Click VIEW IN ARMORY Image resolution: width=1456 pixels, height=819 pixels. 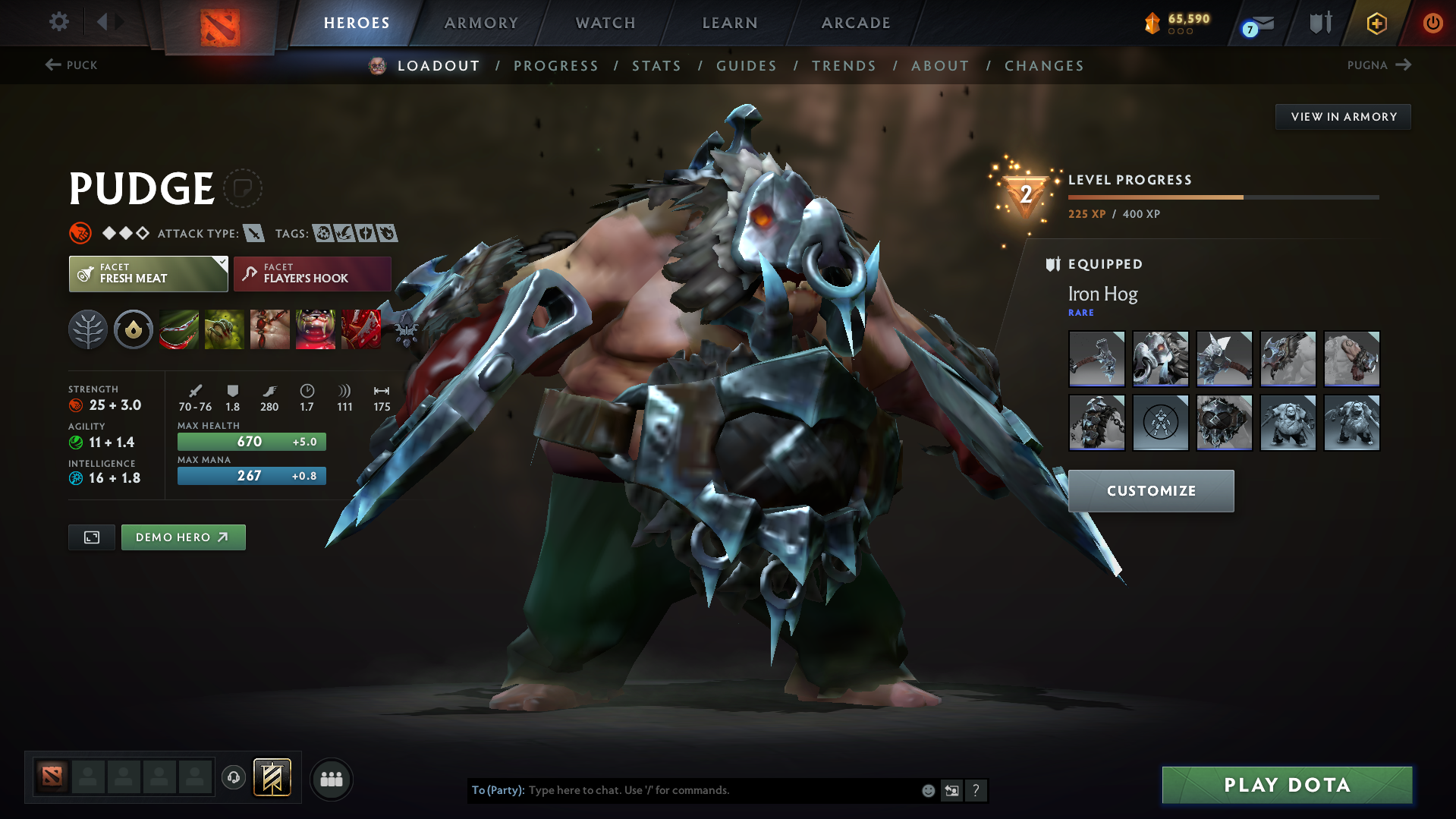[1343, 116]
